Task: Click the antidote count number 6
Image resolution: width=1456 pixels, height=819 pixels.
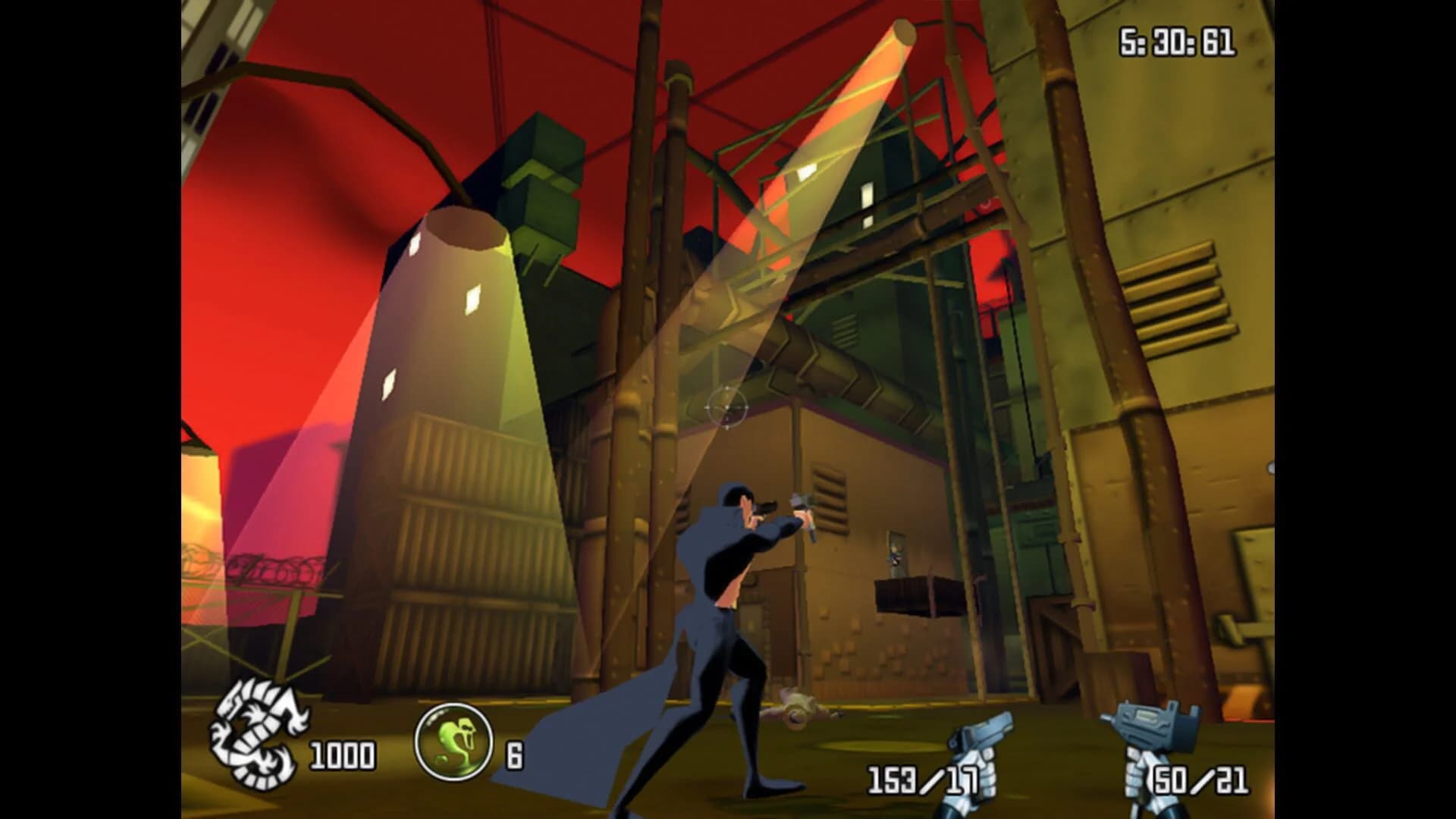Action: click(x=516, y=755)
